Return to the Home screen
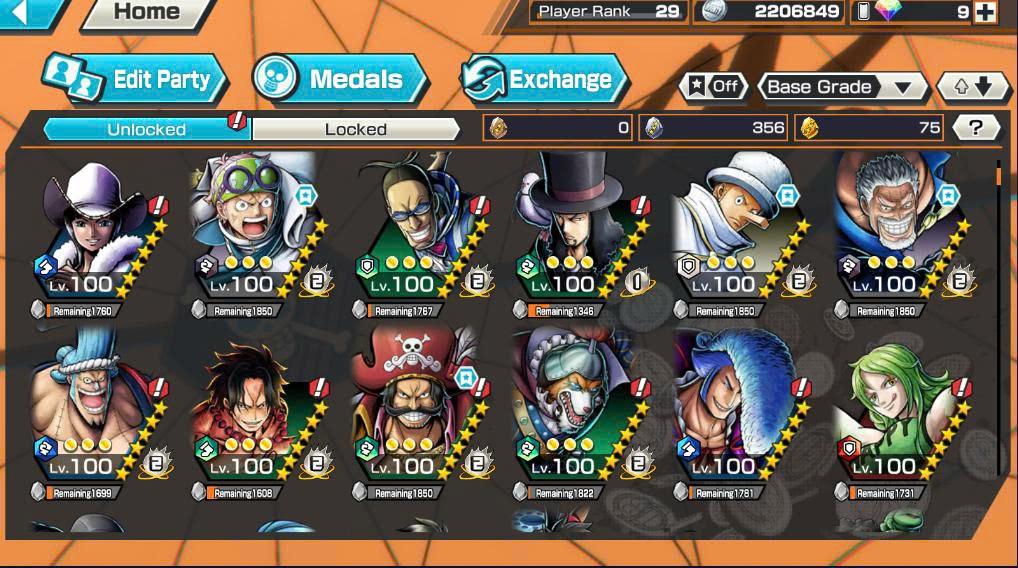1018x568 pixels. [x=146, y=13]
